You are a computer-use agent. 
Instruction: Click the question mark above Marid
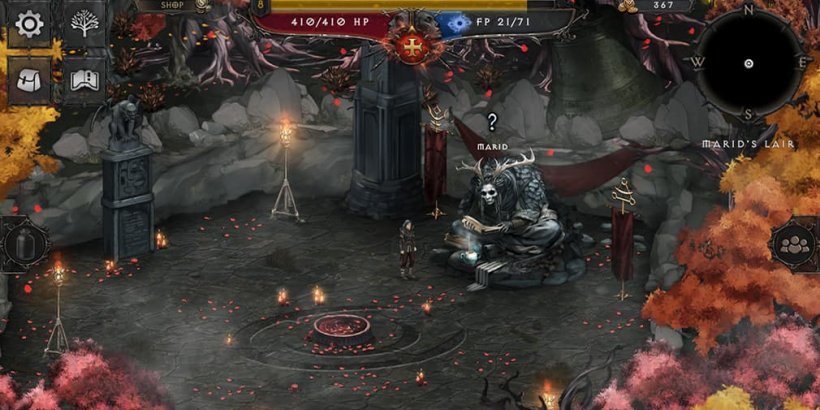pos(491,123)
